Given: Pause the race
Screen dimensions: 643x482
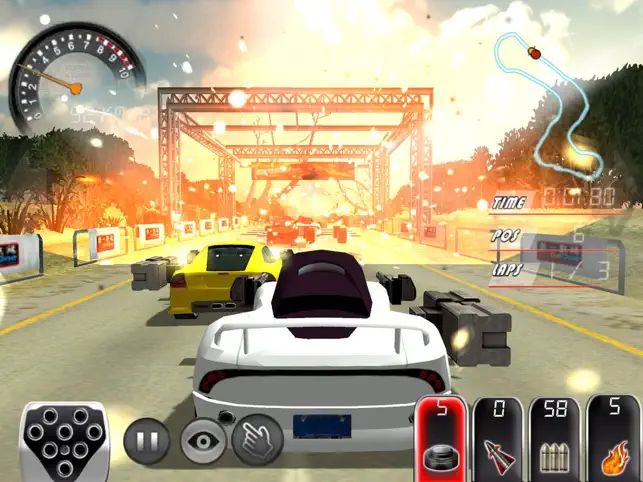Looking at the screenshot, I should 146,442.
